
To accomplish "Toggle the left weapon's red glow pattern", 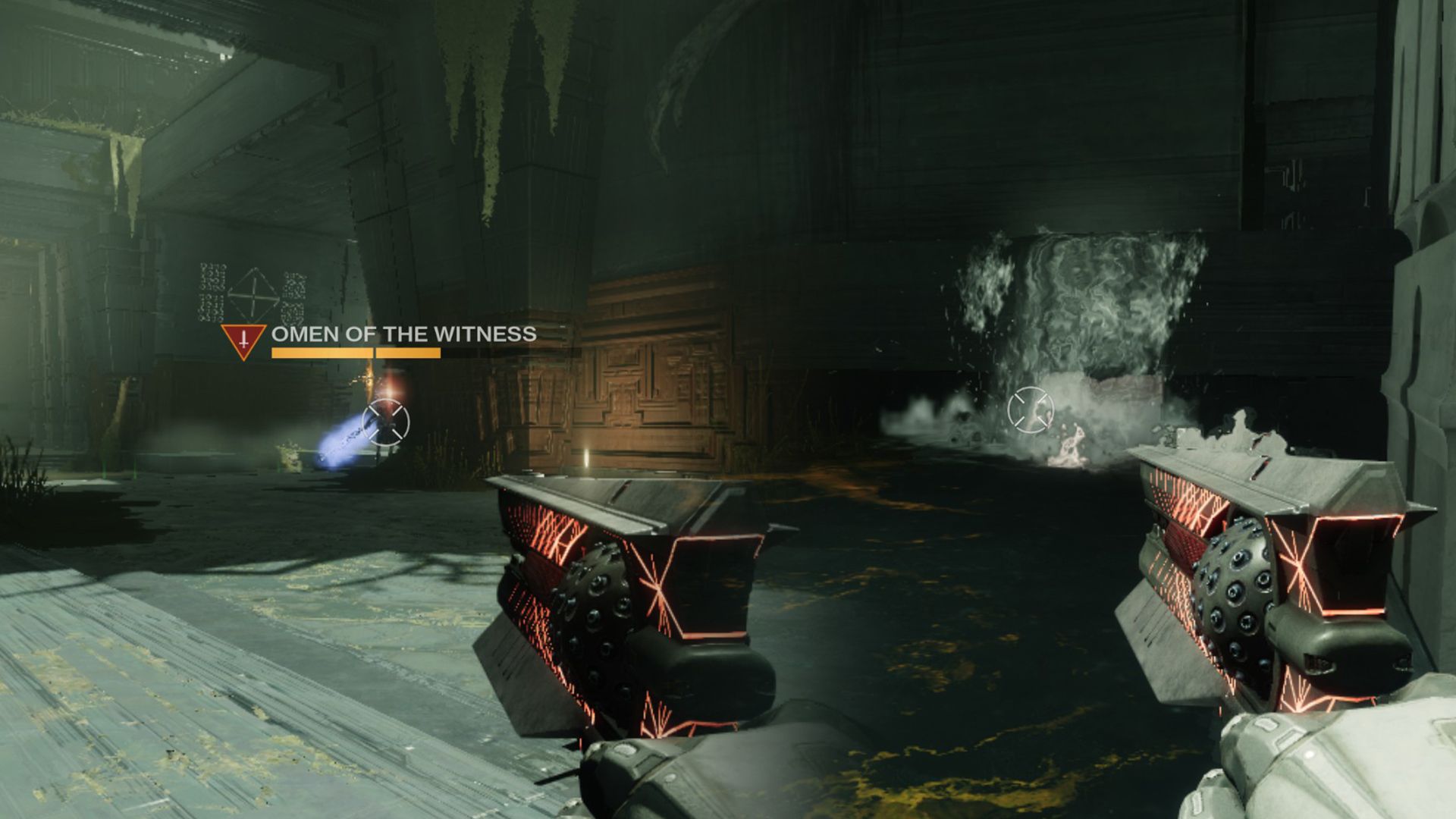I will [554, 531].
